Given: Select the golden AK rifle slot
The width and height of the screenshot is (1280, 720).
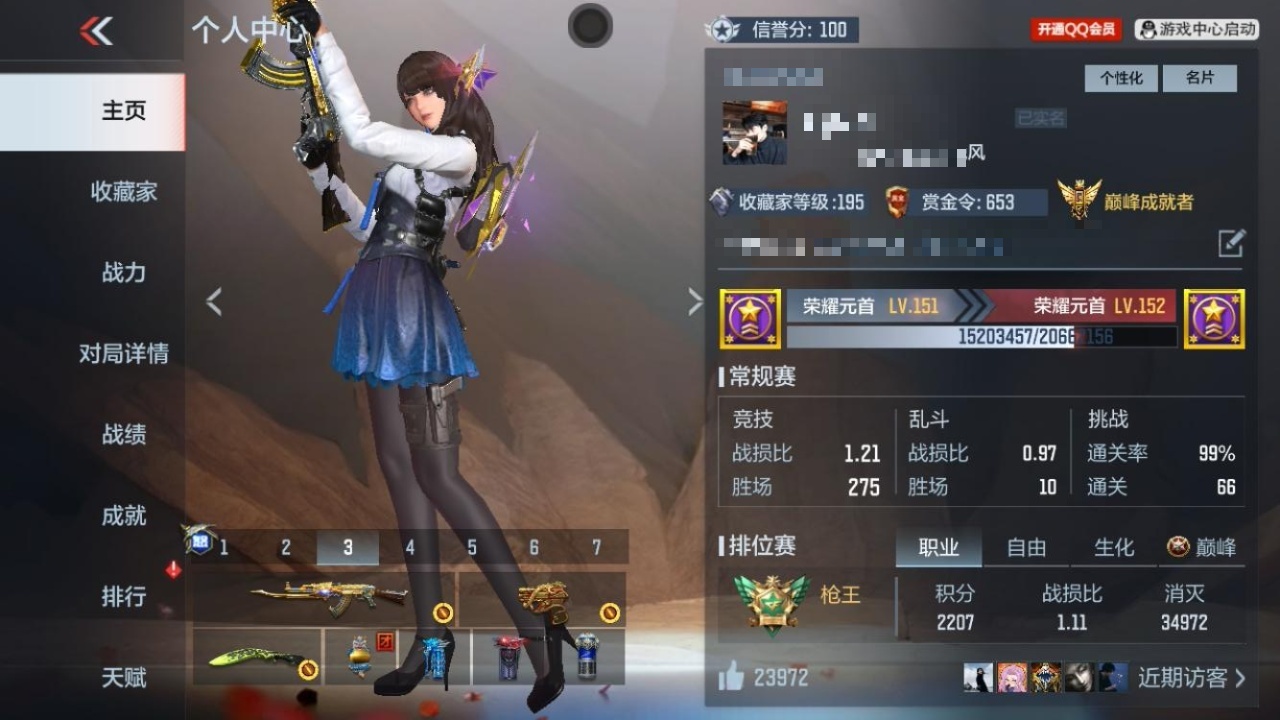Looking at the screenshot, I should click(x=326, y=598).
